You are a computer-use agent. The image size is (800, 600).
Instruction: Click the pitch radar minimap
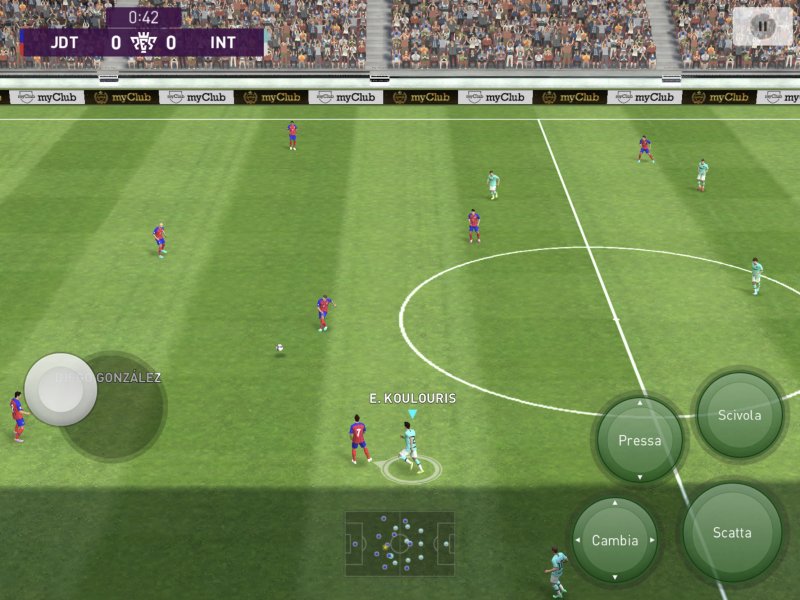point(400,544)
